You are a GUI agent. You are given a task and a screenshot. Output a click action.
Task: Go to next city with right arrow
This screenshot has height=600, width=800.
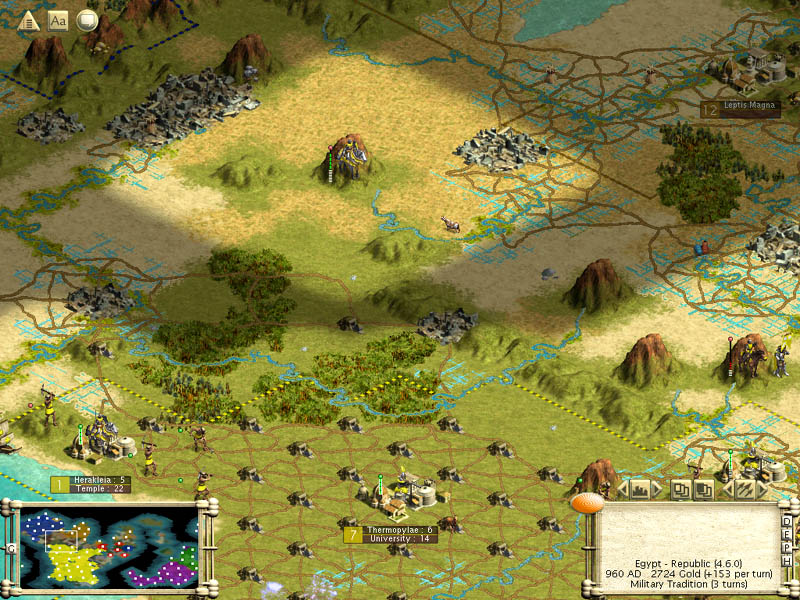pos(657,490)
